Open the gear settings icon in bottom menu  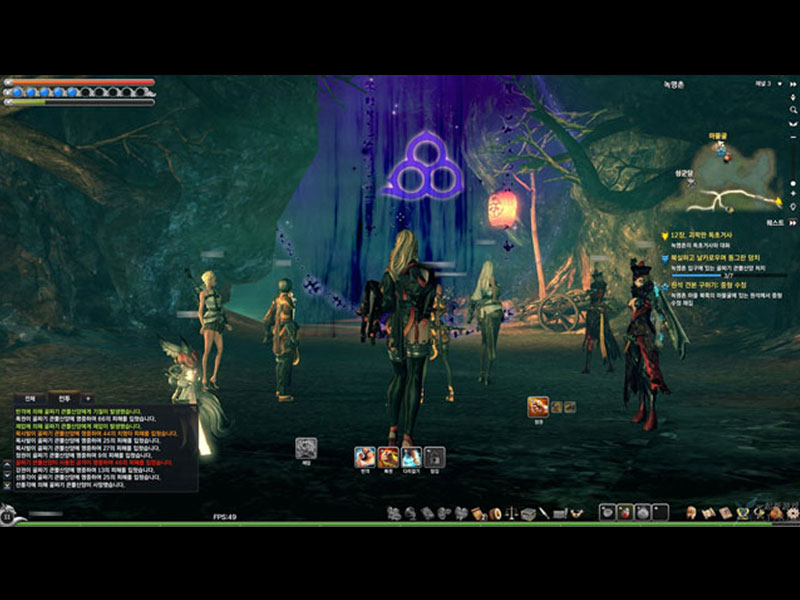(793, 513)
